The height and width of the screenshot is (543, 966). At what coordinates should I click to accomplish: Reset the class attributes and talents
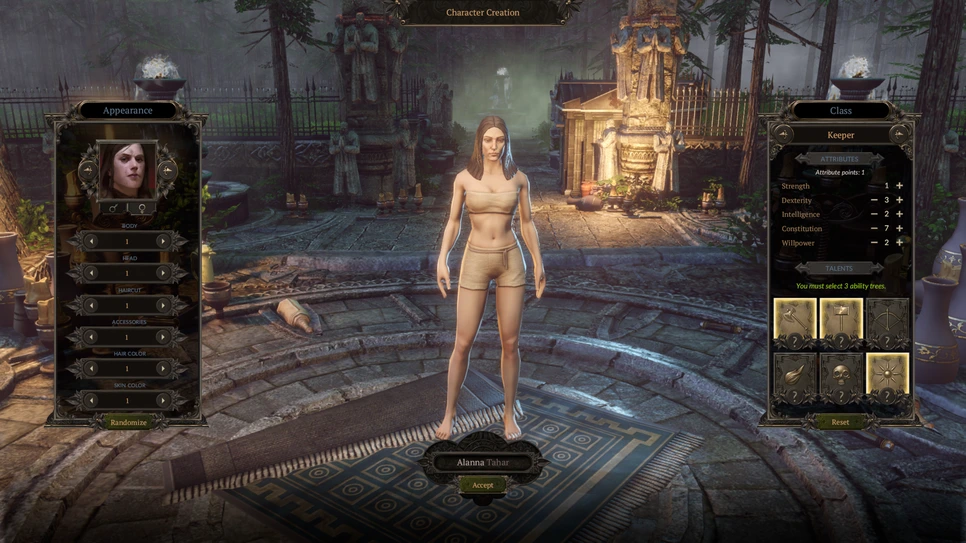click(x=840, y=422)
